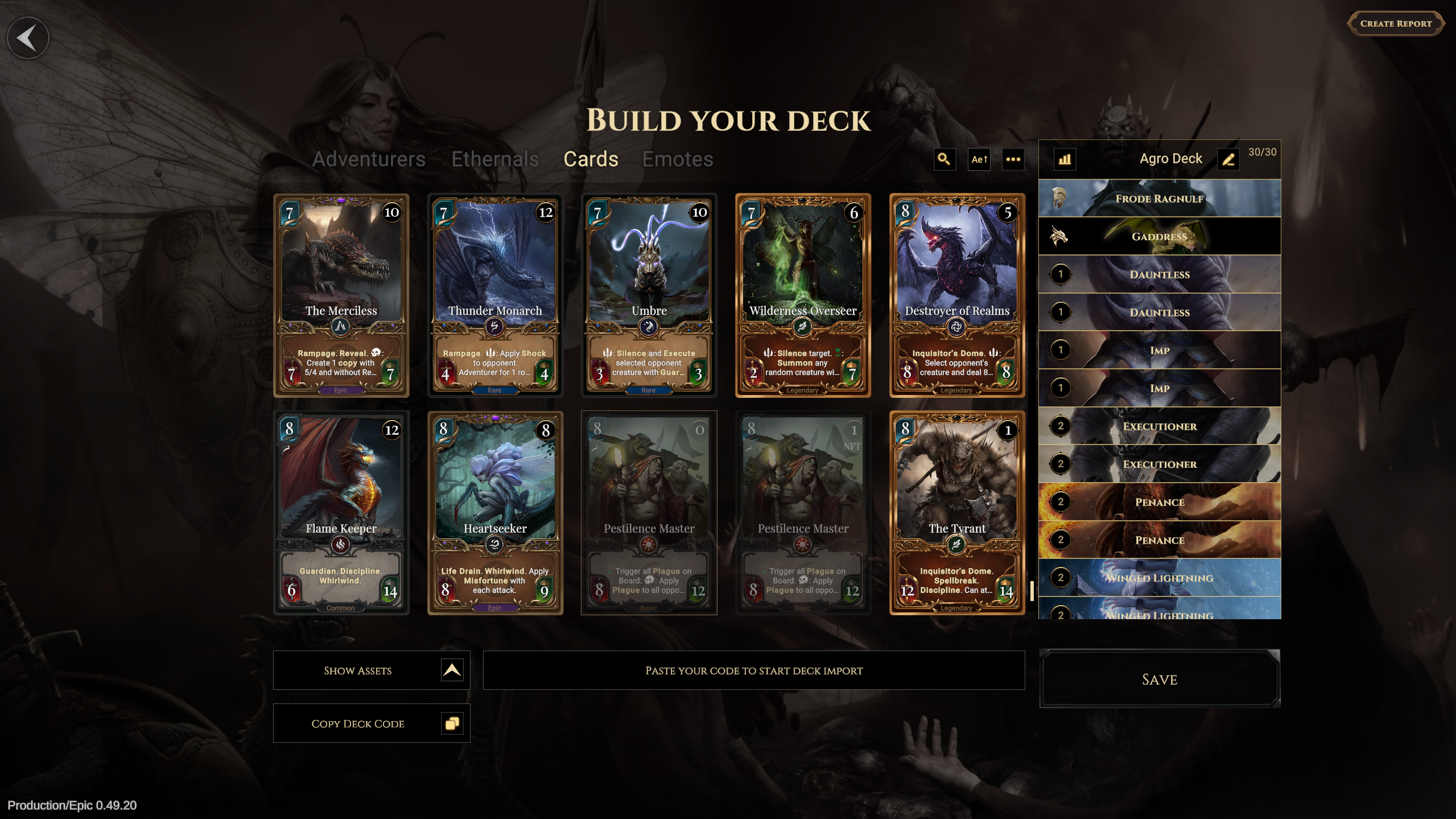Click the 'Ae↑' sorting icon
This screenshot has width=1456, height=819.
click(x=978, y=160)
